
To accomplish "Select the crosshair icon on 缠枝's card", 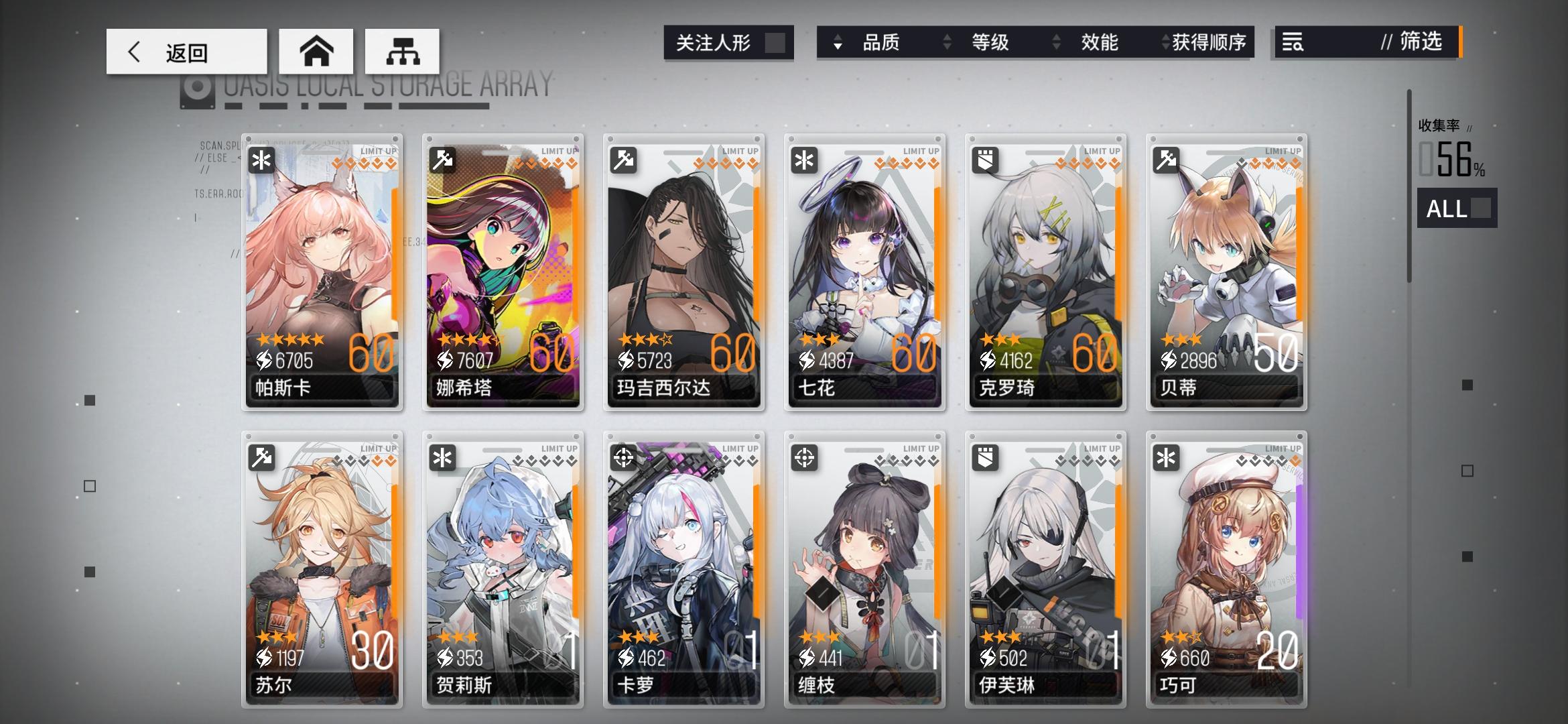I will click(804, 456).
